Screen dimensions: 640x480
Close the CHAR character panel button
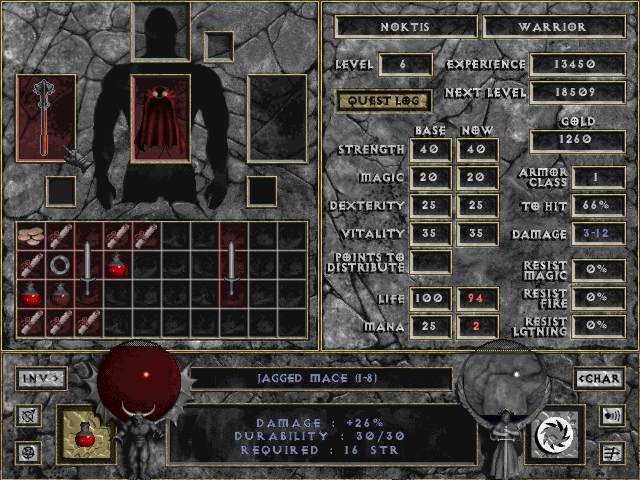(600, 378)
